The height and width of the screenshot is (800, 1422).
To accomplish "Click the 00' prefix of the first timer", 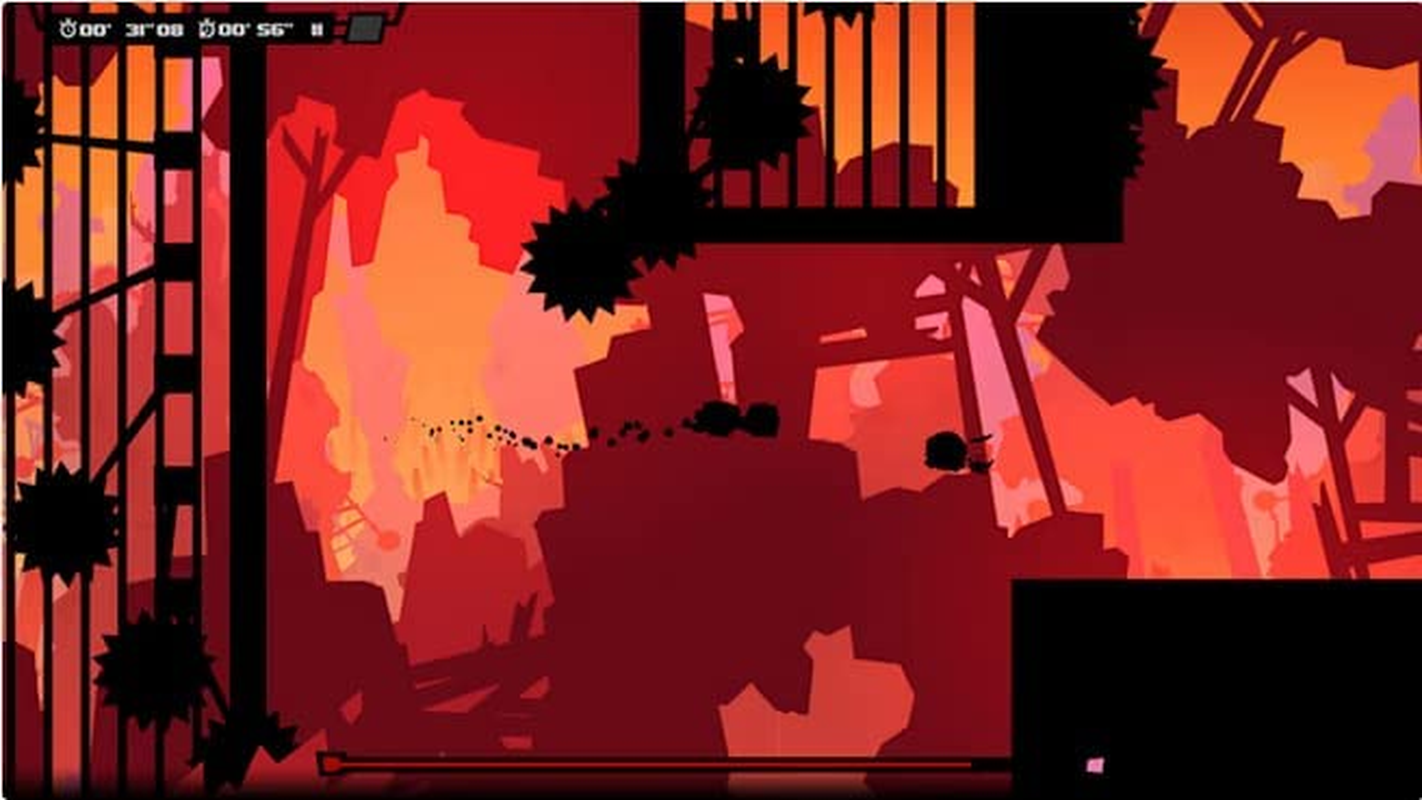I will (x=95, y=30).
